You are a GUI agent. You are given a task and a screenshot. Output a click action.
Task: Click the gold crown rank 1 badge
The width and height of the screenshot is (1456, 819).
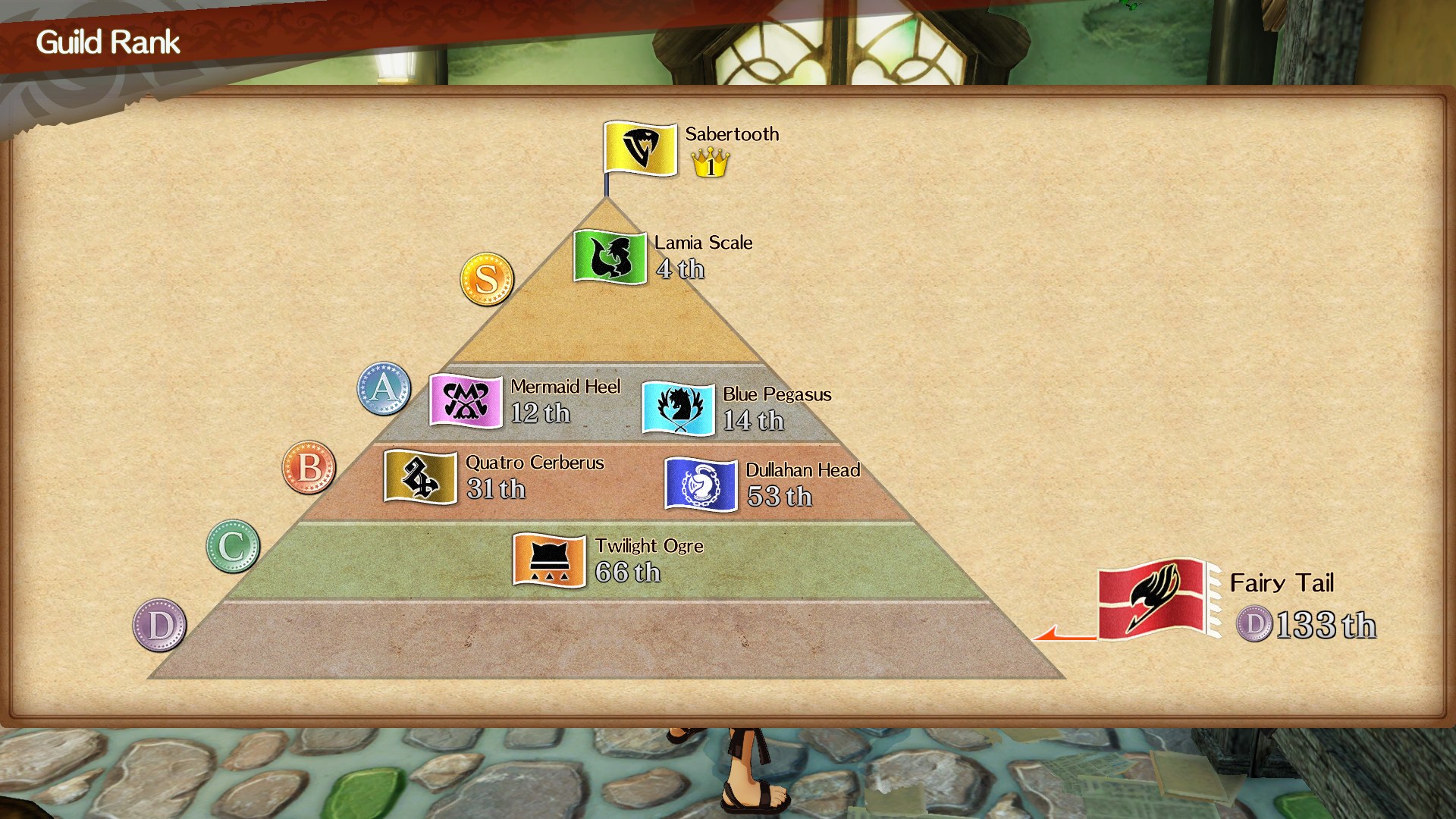tap(710, 163)
